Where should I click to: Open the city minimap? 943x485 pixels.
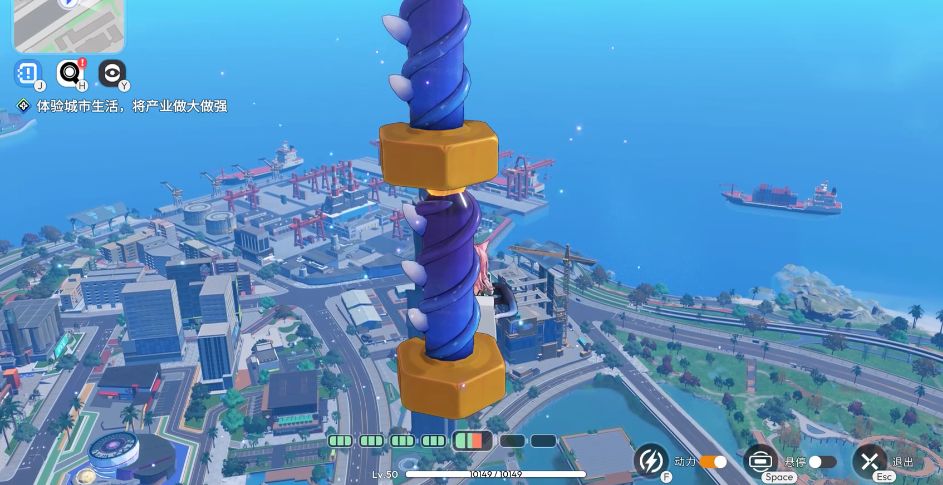coord(68,24)
